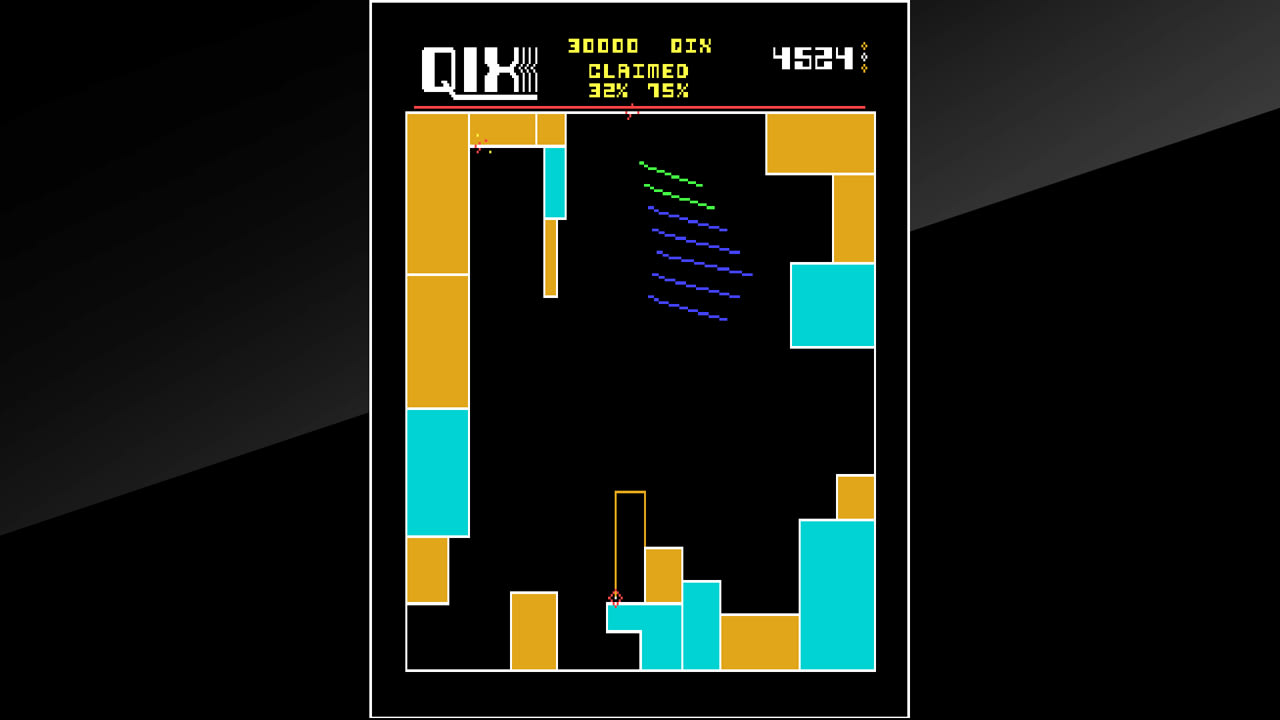Select the player diamond marker
This screenshot has width=1280, height=720.
616,598
